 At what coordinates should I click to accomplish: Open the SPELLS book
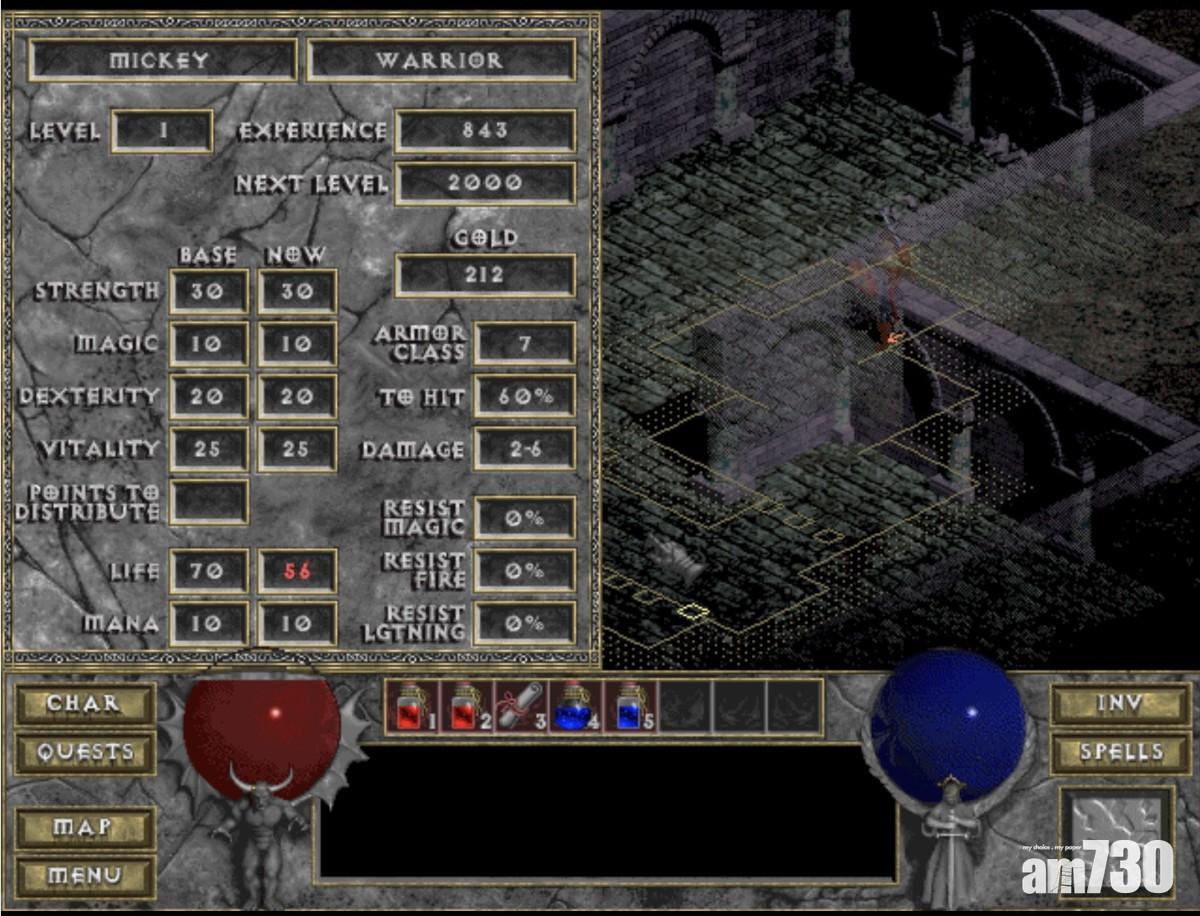coord(1107,752)
